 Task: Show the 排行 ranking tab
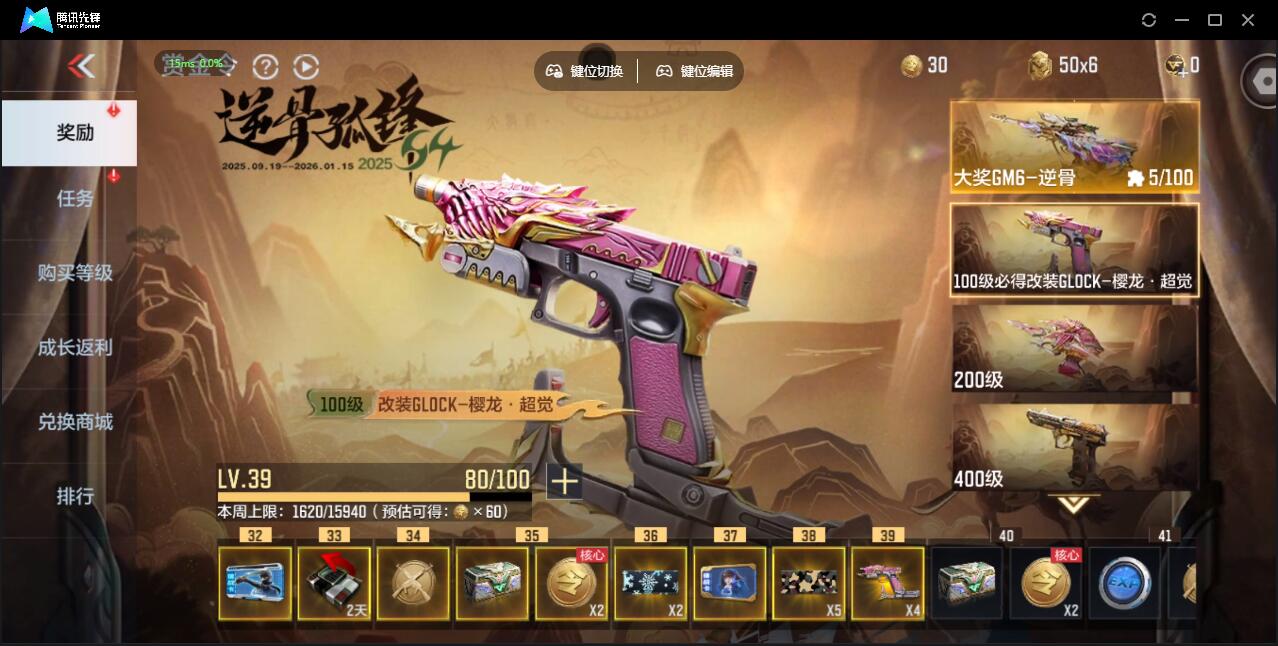pos(74,495)
